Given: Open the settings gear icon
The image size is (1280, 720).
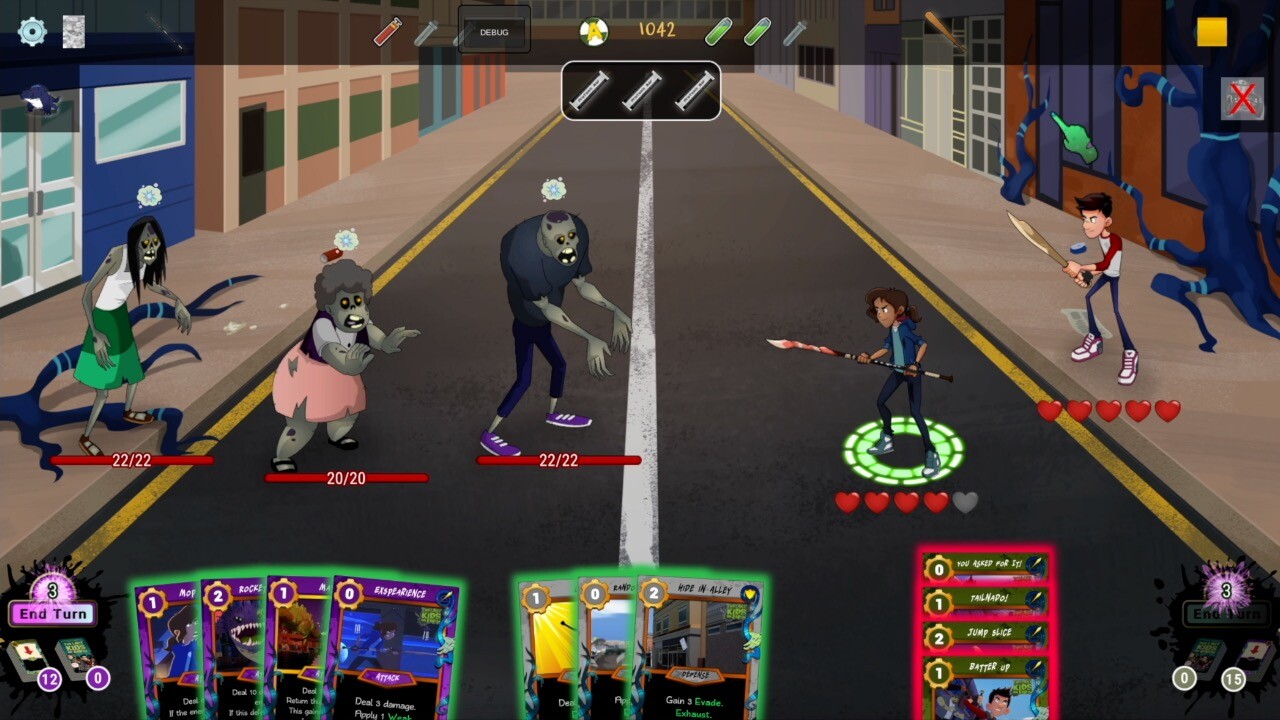Looking at the screenshot, I should click(33, 31).
